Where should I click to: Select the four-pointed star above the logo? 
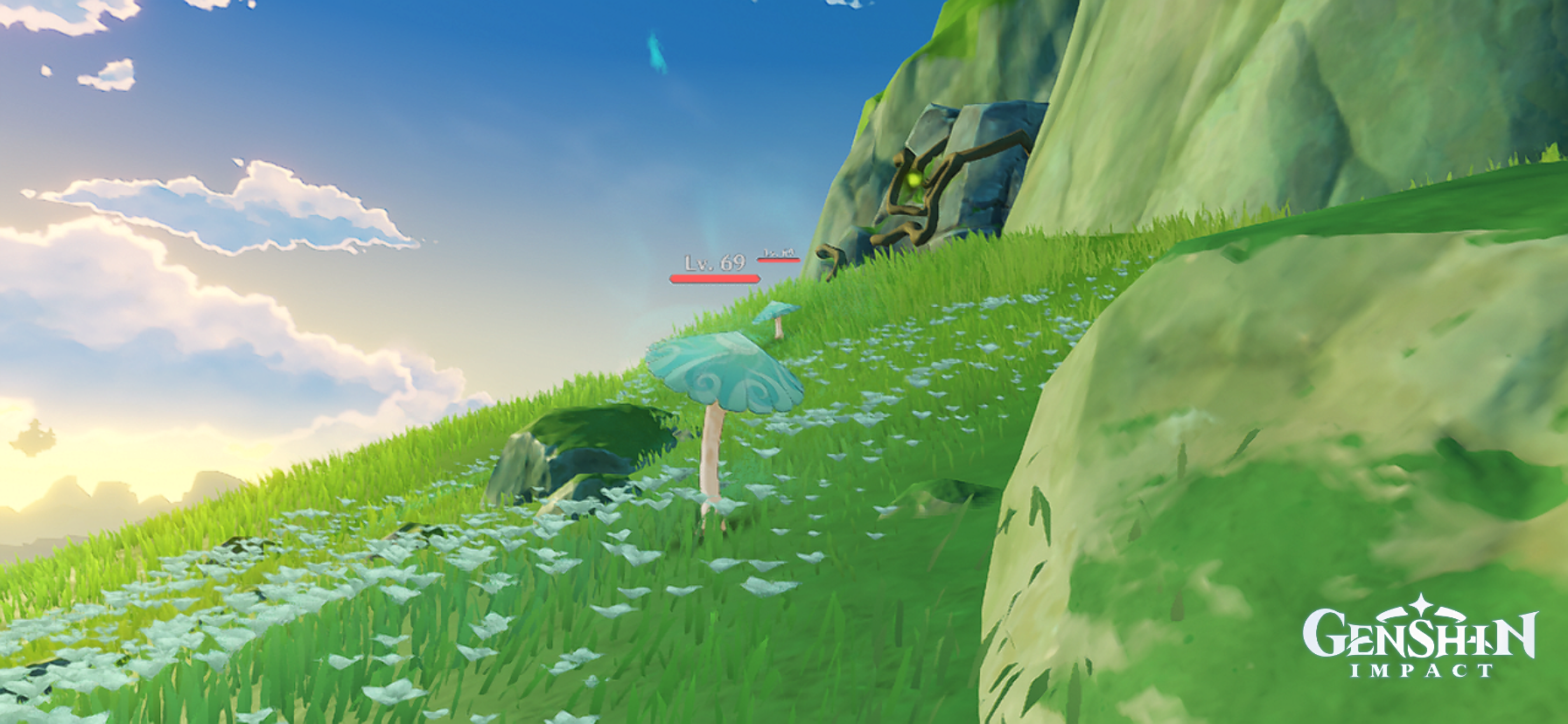pos(1421,603)
